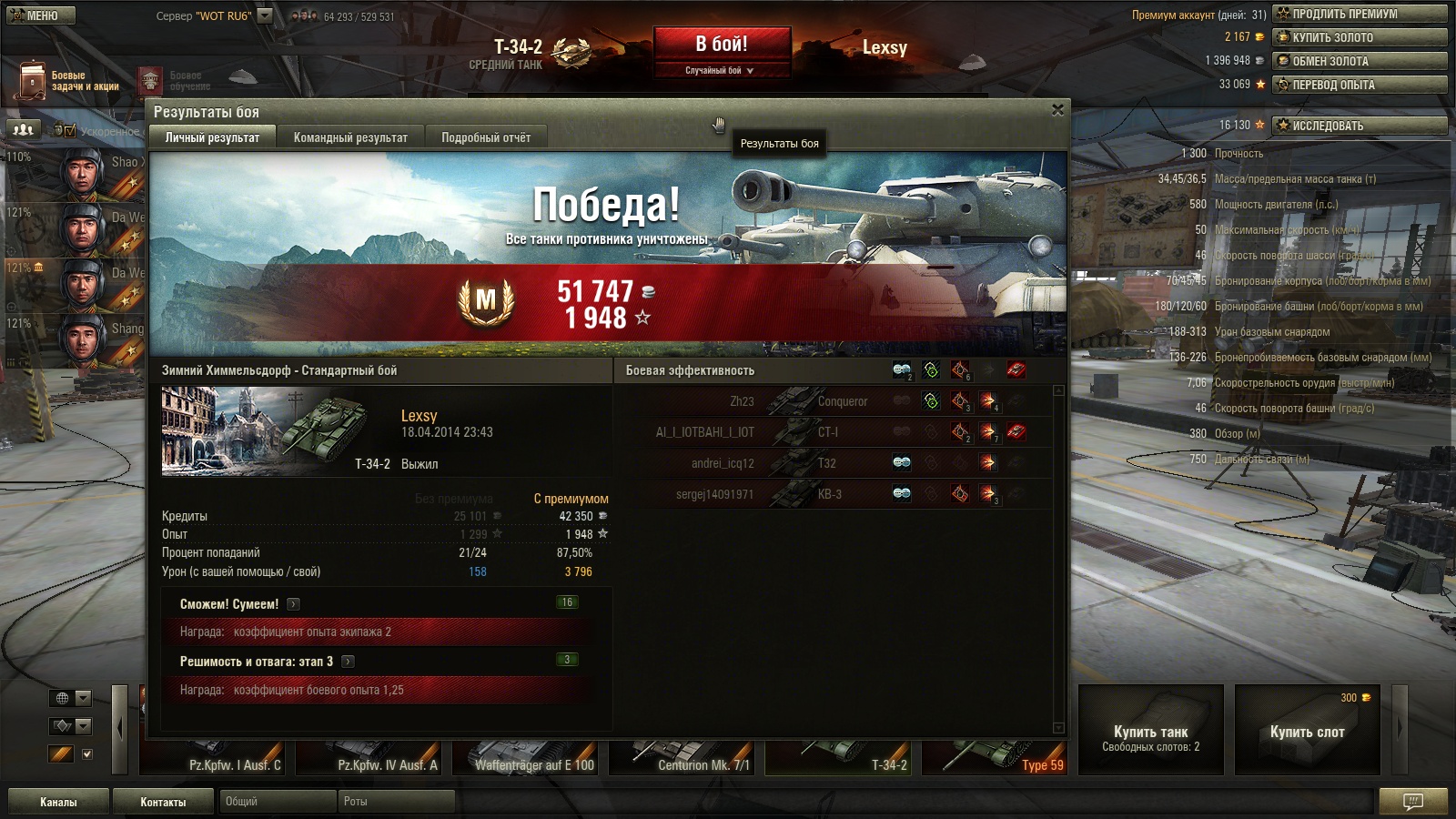
Task: Choose Centurion Mk. 7/1 from tank carousel
Action: (x=684, y=757)
